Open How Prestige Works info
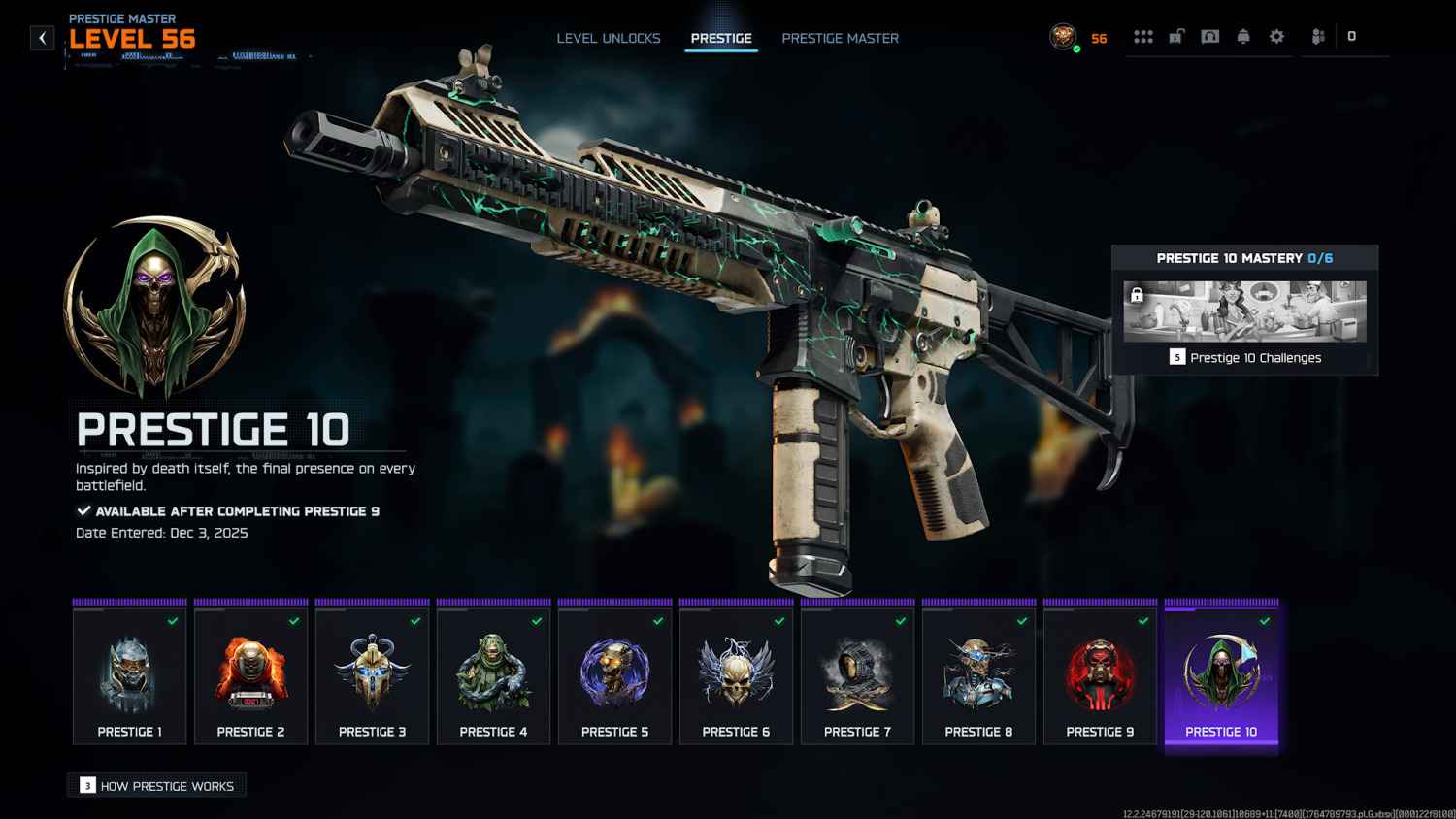Screen dimensions: 1456x819 pyautogui.click(x=157, y=786)
